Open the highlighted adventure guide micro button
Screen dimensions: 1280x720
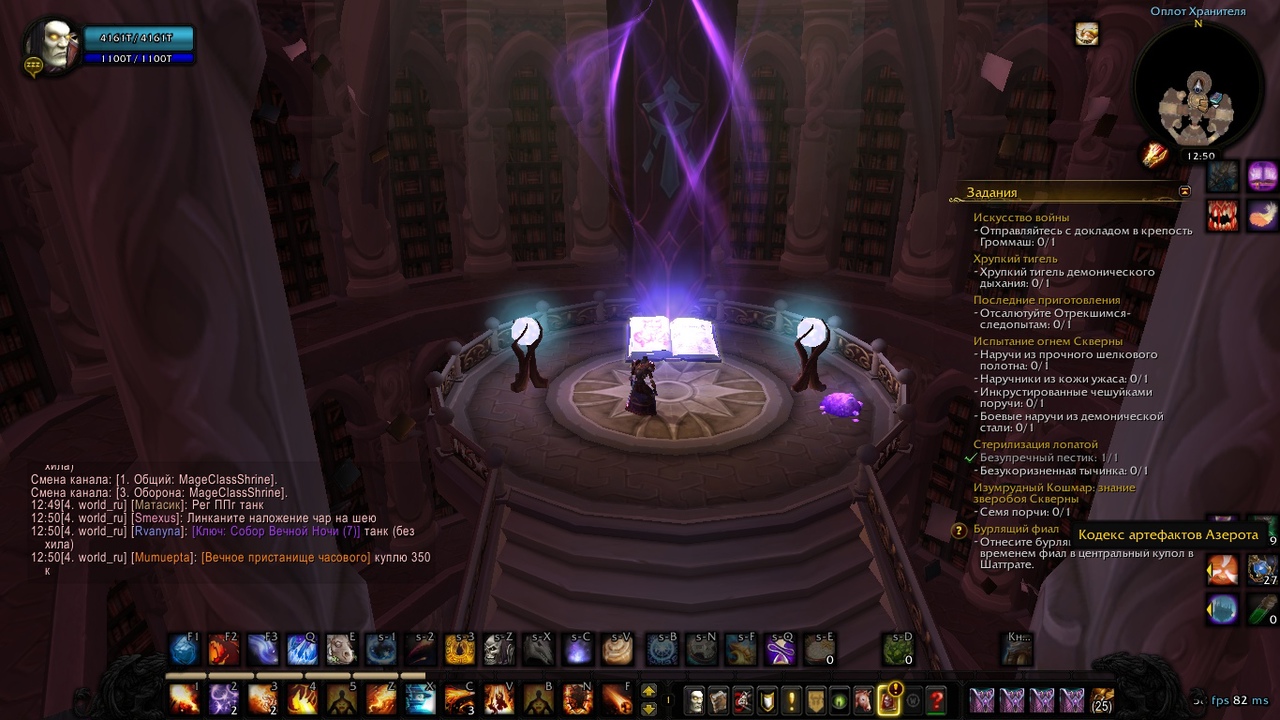887,700
